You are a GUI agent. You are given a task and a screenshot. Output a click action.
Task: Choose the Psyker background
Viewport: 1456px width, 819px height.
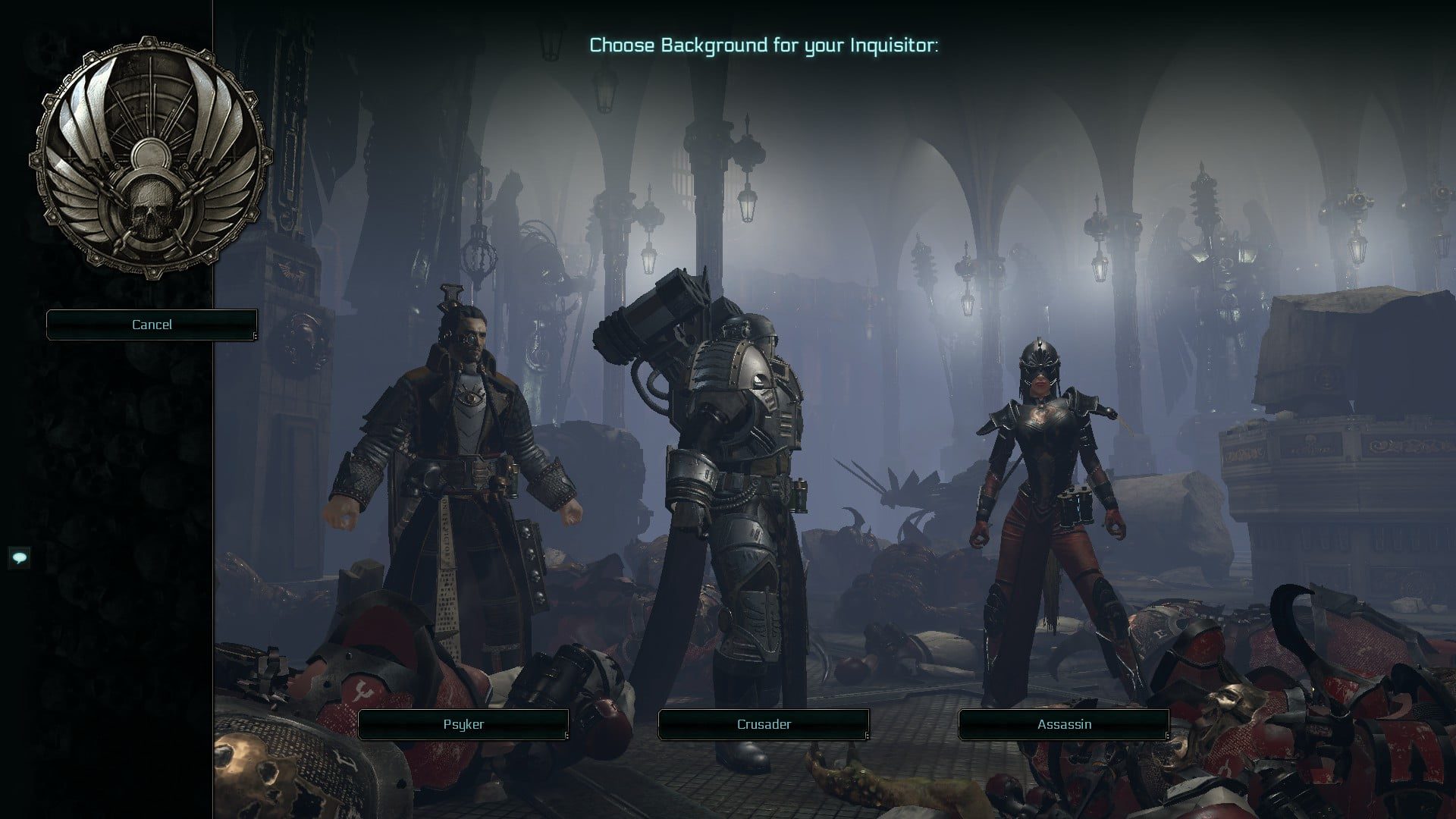tap(463, 724)
